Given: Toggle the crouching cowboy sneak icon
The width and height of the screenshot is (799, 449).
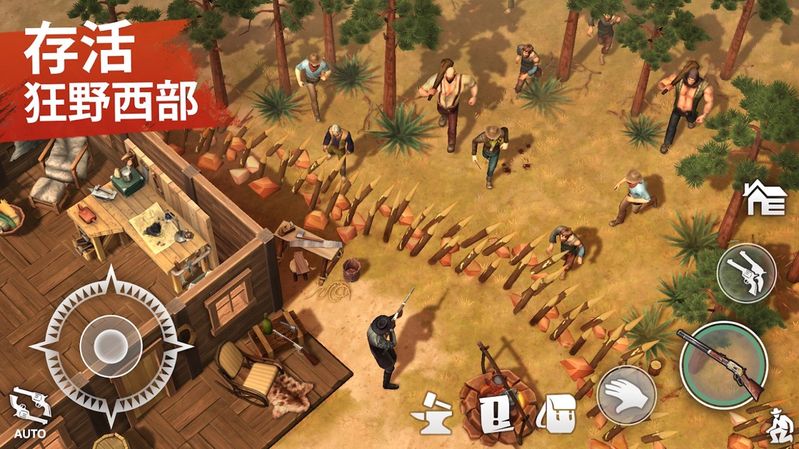Looking at the screenshot, I should 774,426.
